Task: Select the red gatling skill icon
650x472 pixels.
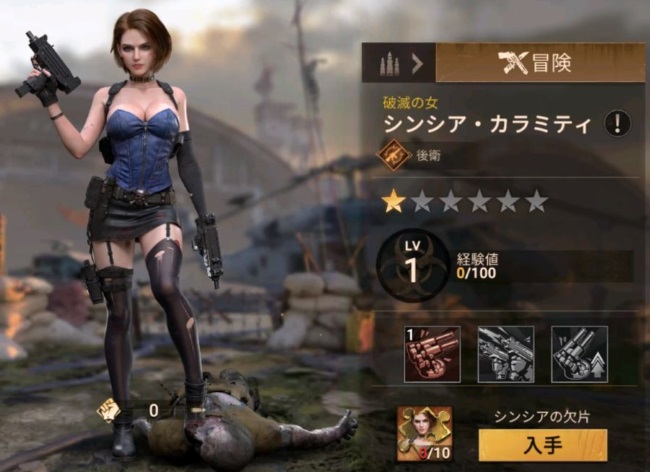Action: pyautogui.click(x=432, y=354)
